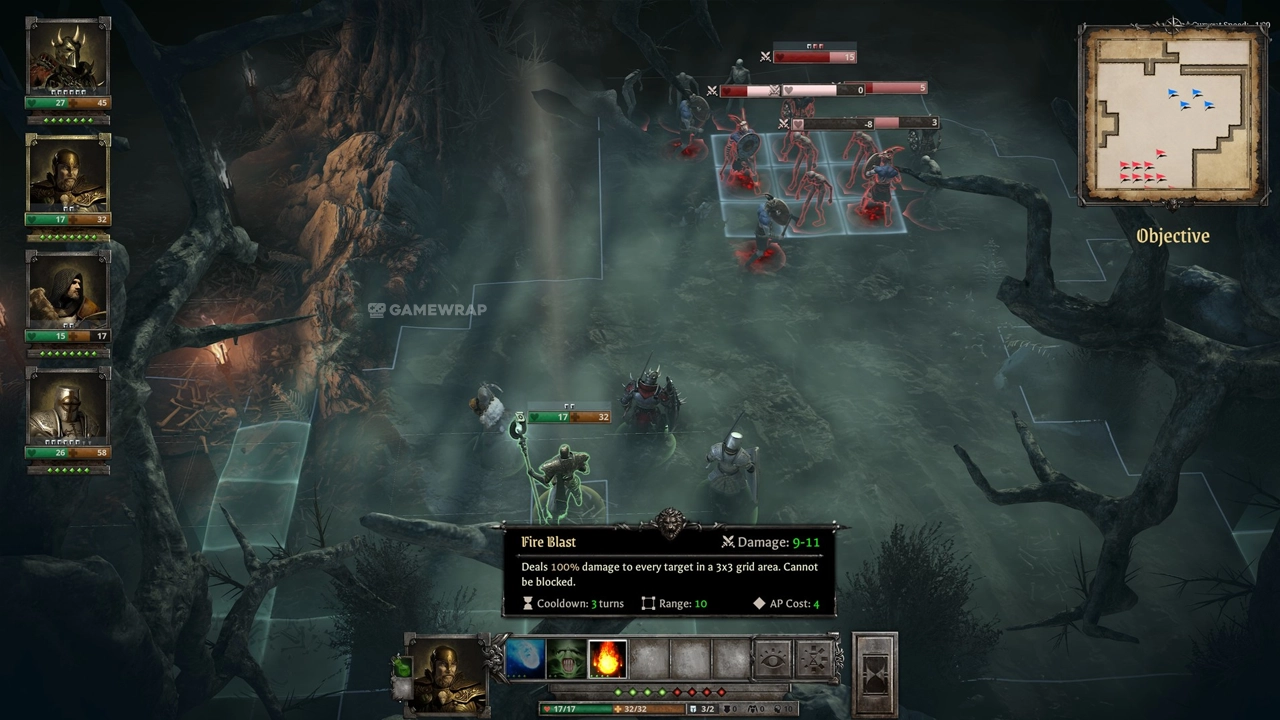Activate the blue ghostly face spell
Viewport: 1280px width, 720px height.
click(x=525, y=659)
